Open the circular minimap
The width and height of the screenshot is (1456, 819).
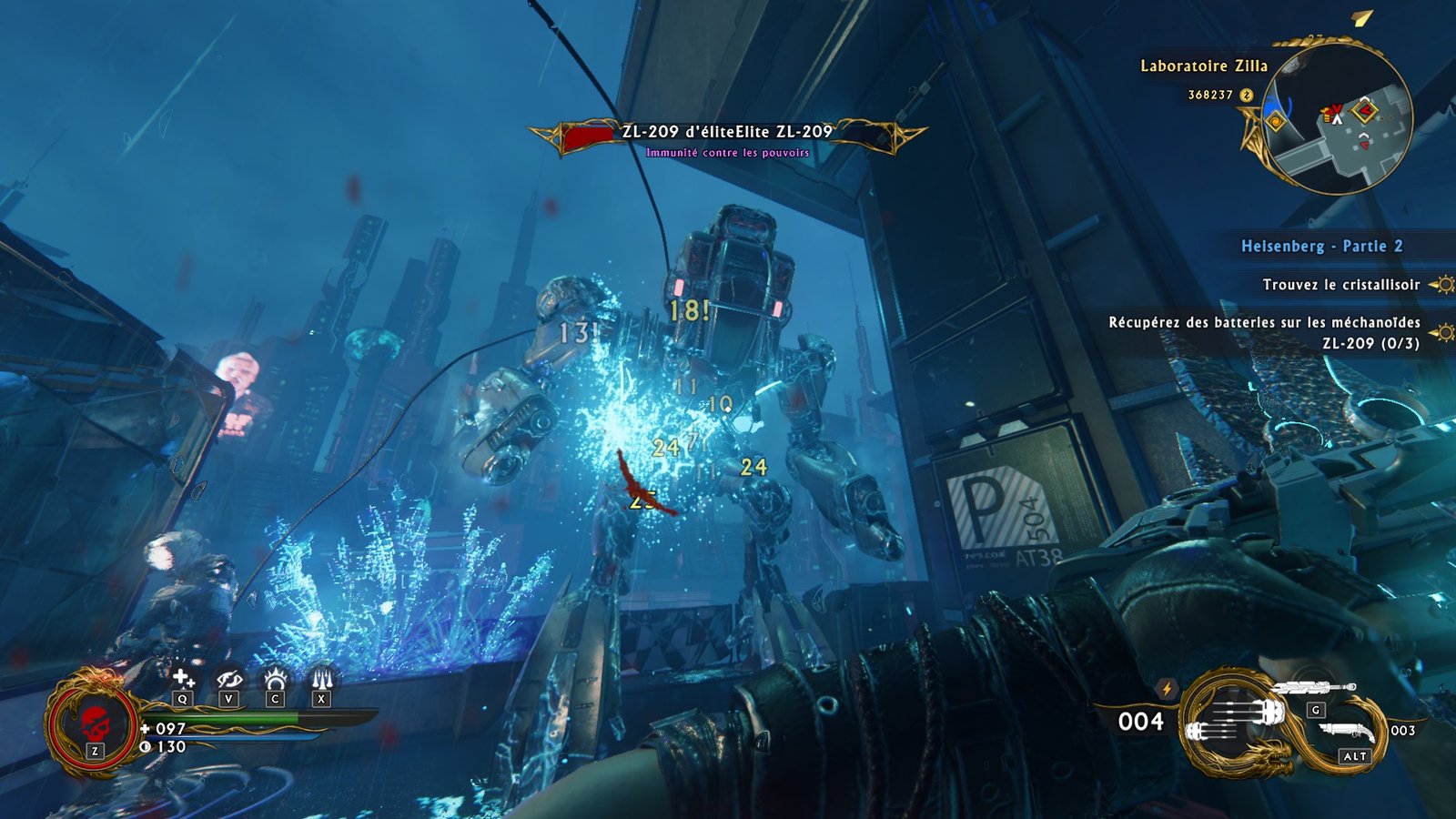click(x=1340, y=119)
